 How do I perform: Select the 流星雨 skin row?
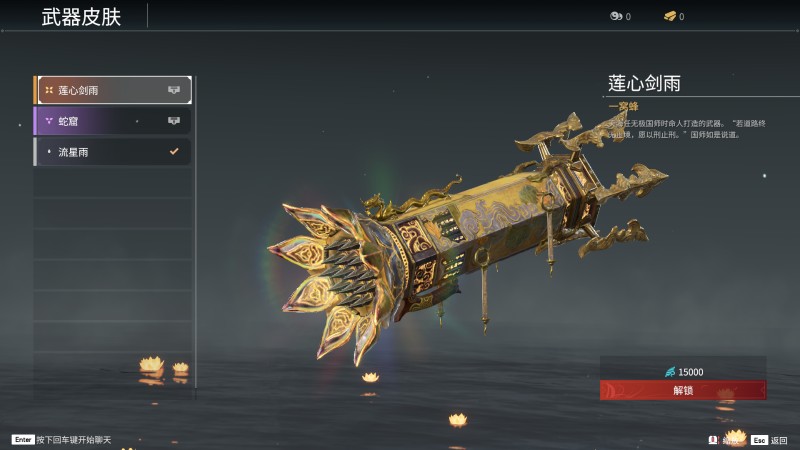pos(112,152)
